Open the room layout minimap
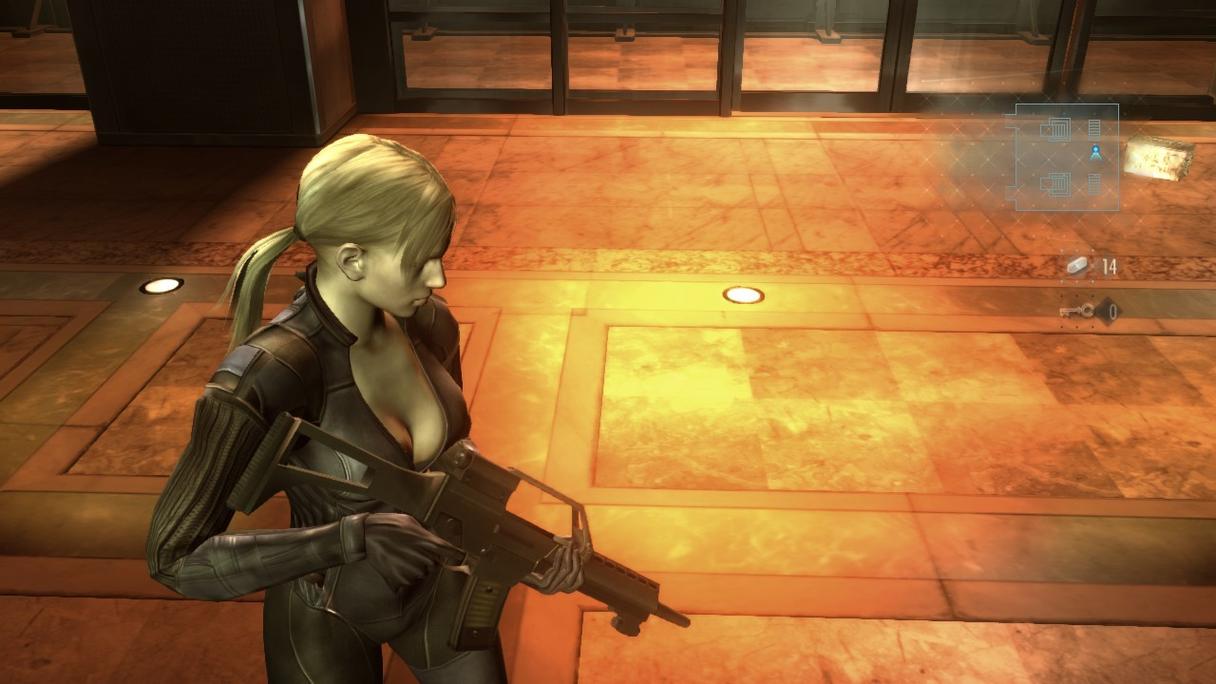The width and height of the screenshot is (1216, 684). tap(1066, 157)
